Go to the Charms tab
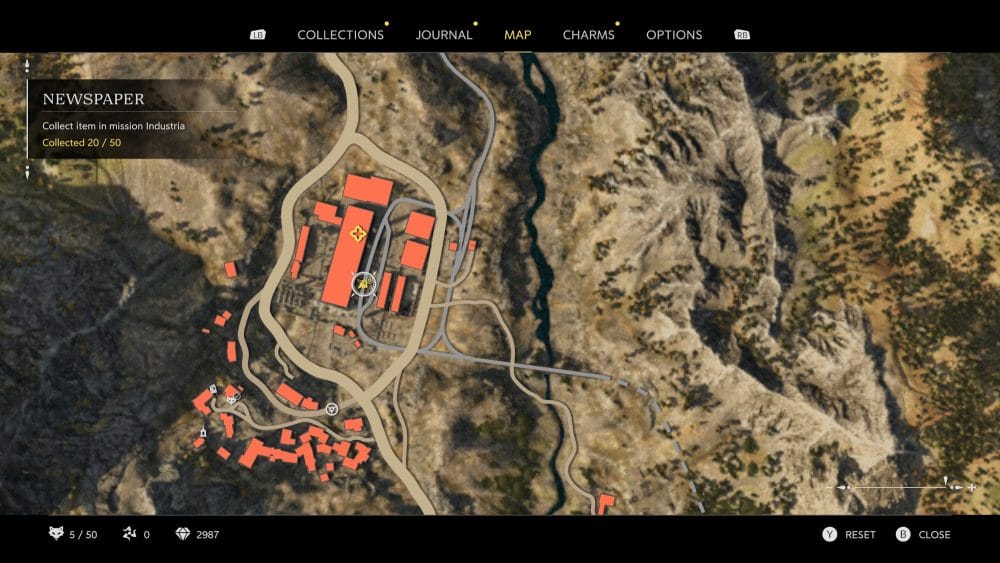Image resolution: width=1000 pixels, height=563 pixels. pos(588,35)
